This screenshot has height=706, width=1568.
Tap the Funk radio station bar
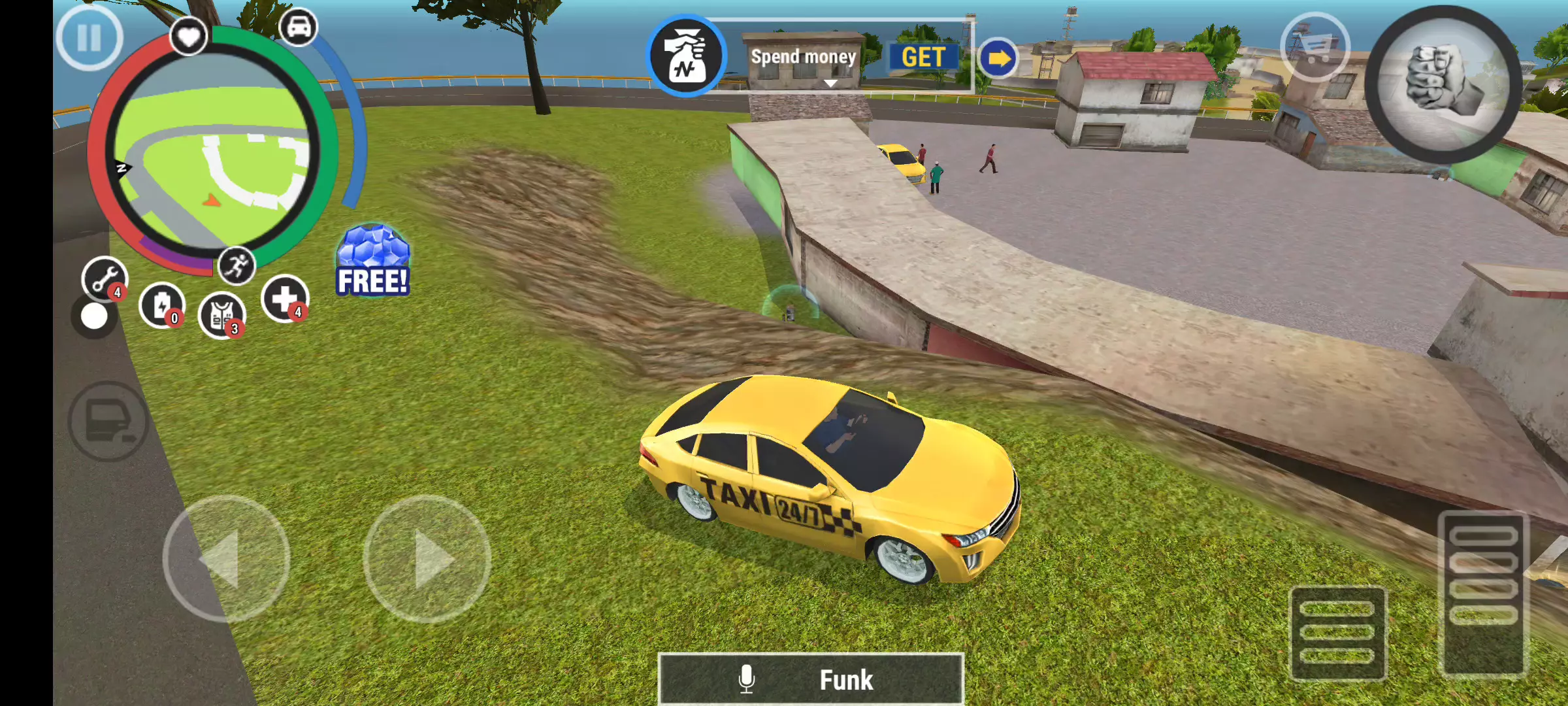810,679
